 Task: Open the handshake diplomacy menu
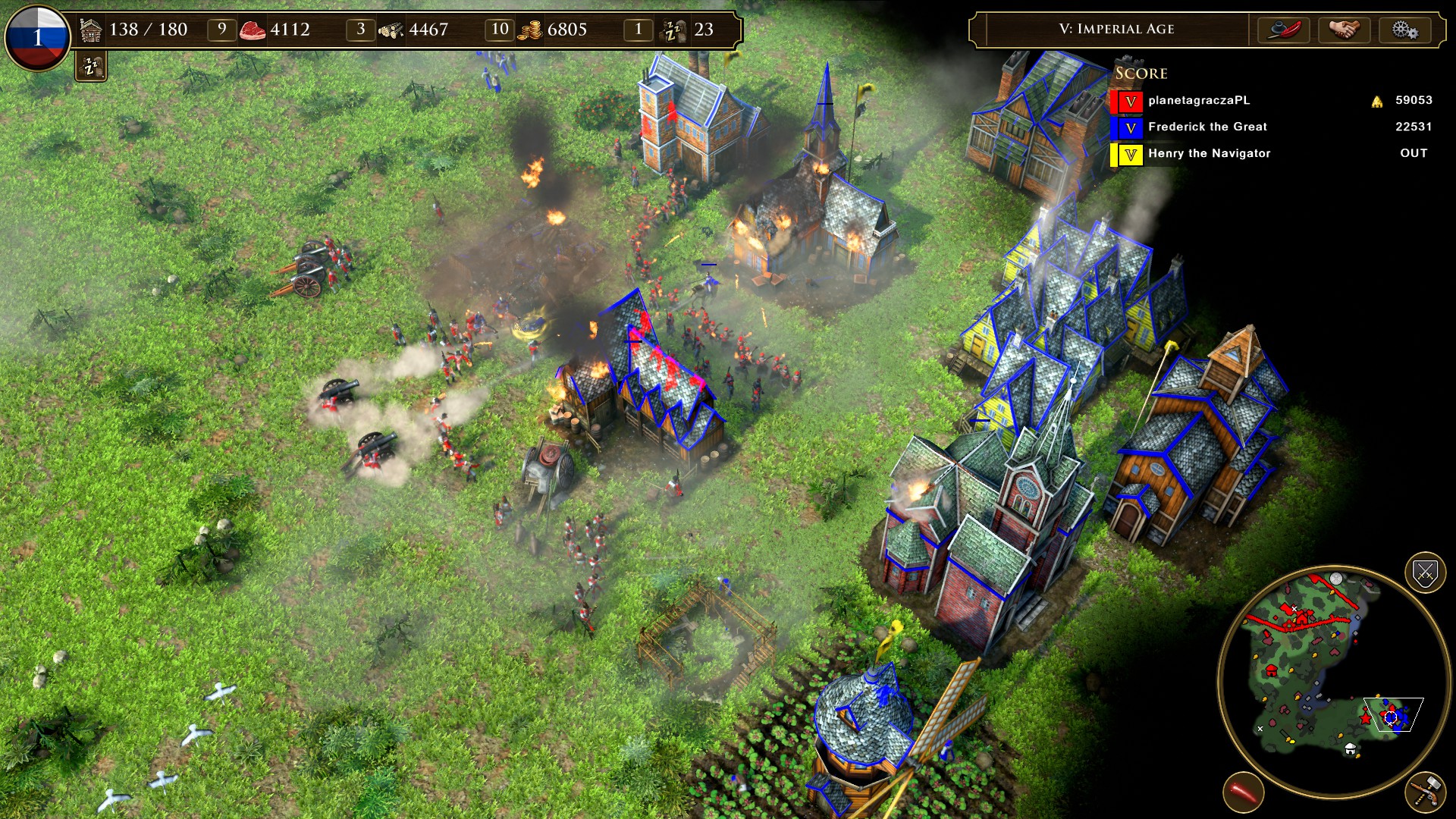(1344, 30)
